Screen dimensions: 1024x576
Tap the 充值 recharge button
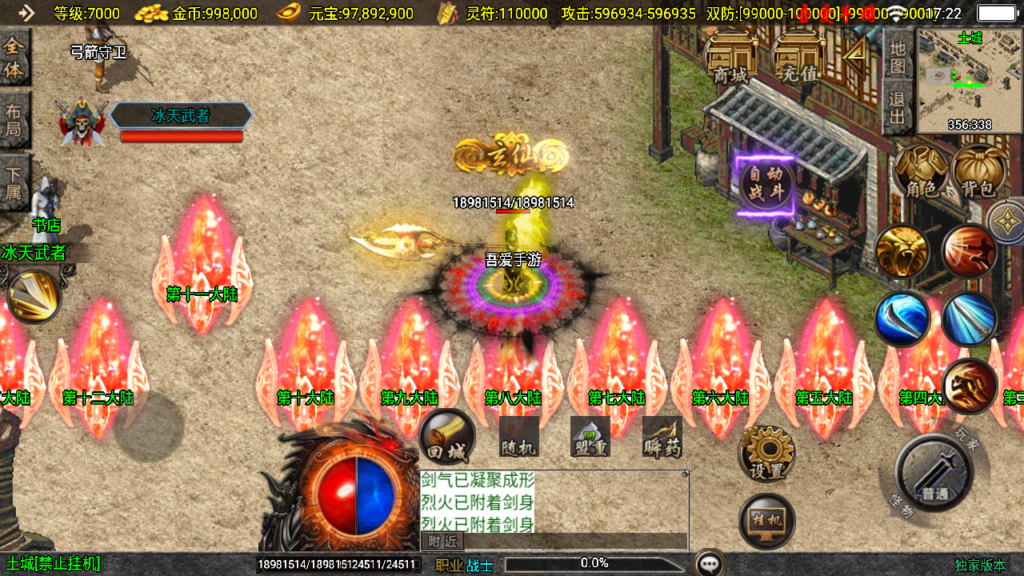(x=799, y=60)
